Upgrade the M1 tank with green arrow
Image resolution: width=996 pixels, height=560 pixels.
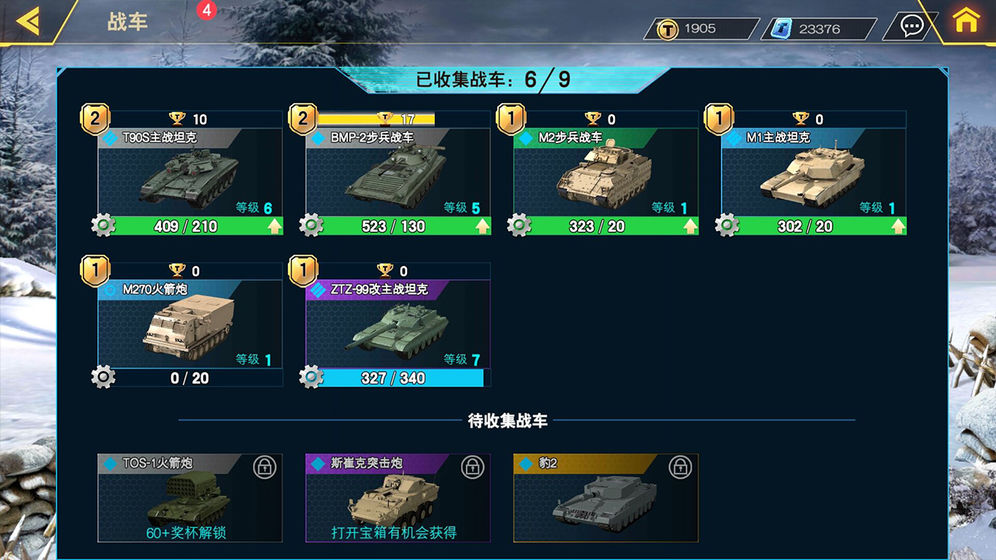[x=897, y=226]
